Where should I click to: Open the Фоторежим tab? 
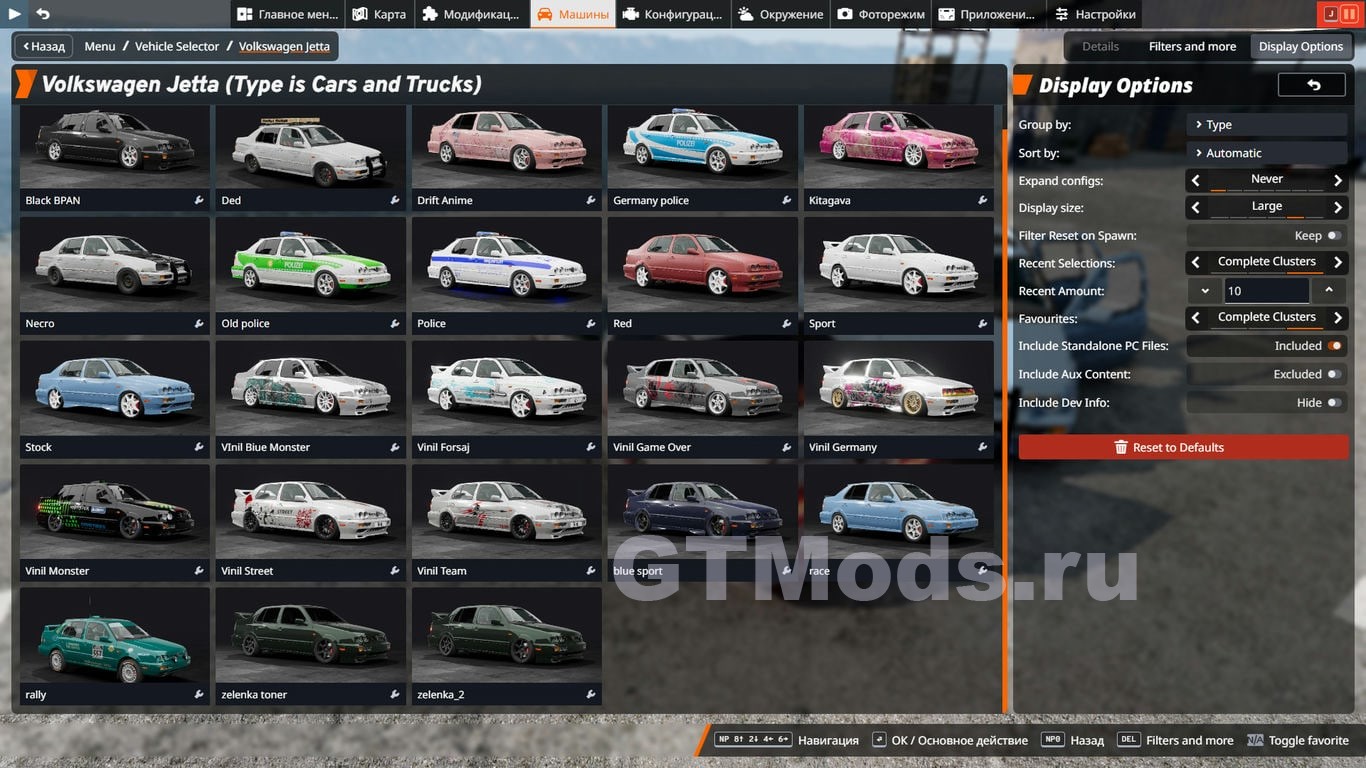[x=881, y=14]
